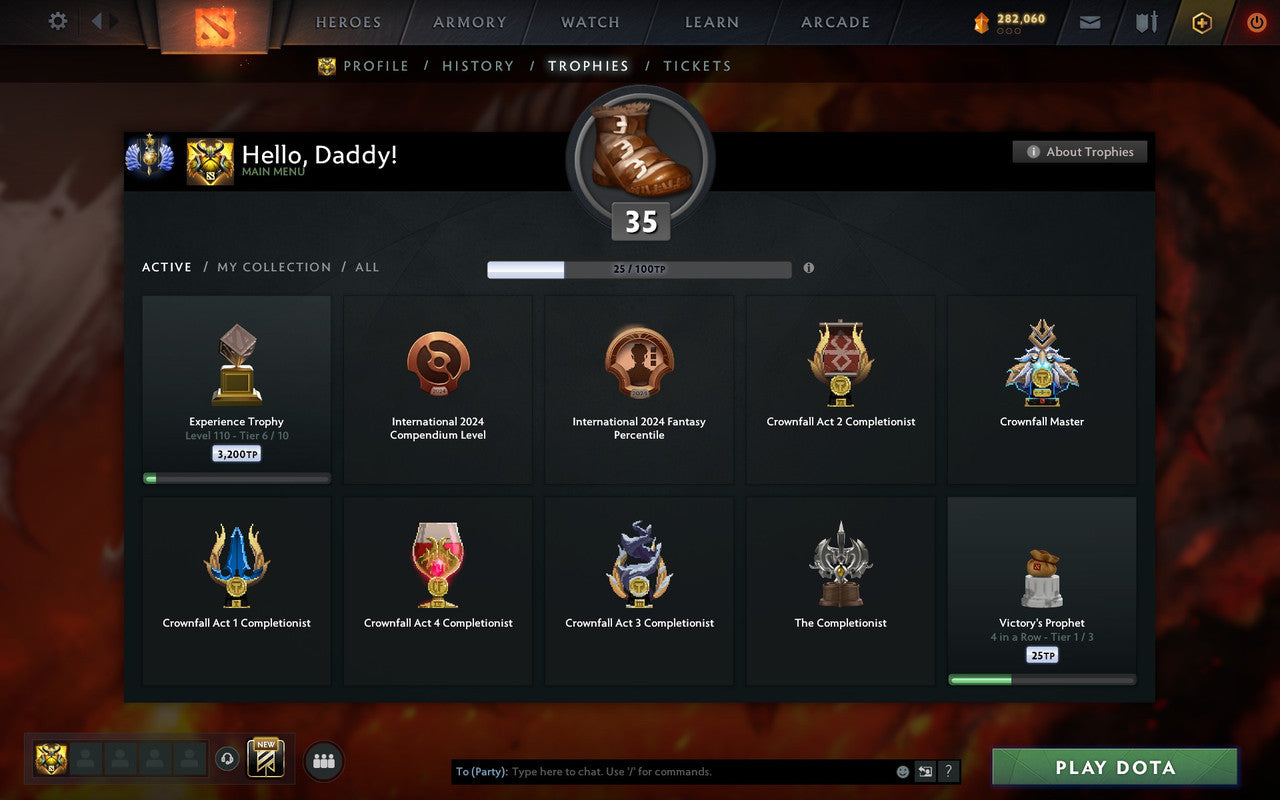This screenshot has width=1280, height=800.
Task: Click the About Trophies button
Action: (x=1080, y=152)
